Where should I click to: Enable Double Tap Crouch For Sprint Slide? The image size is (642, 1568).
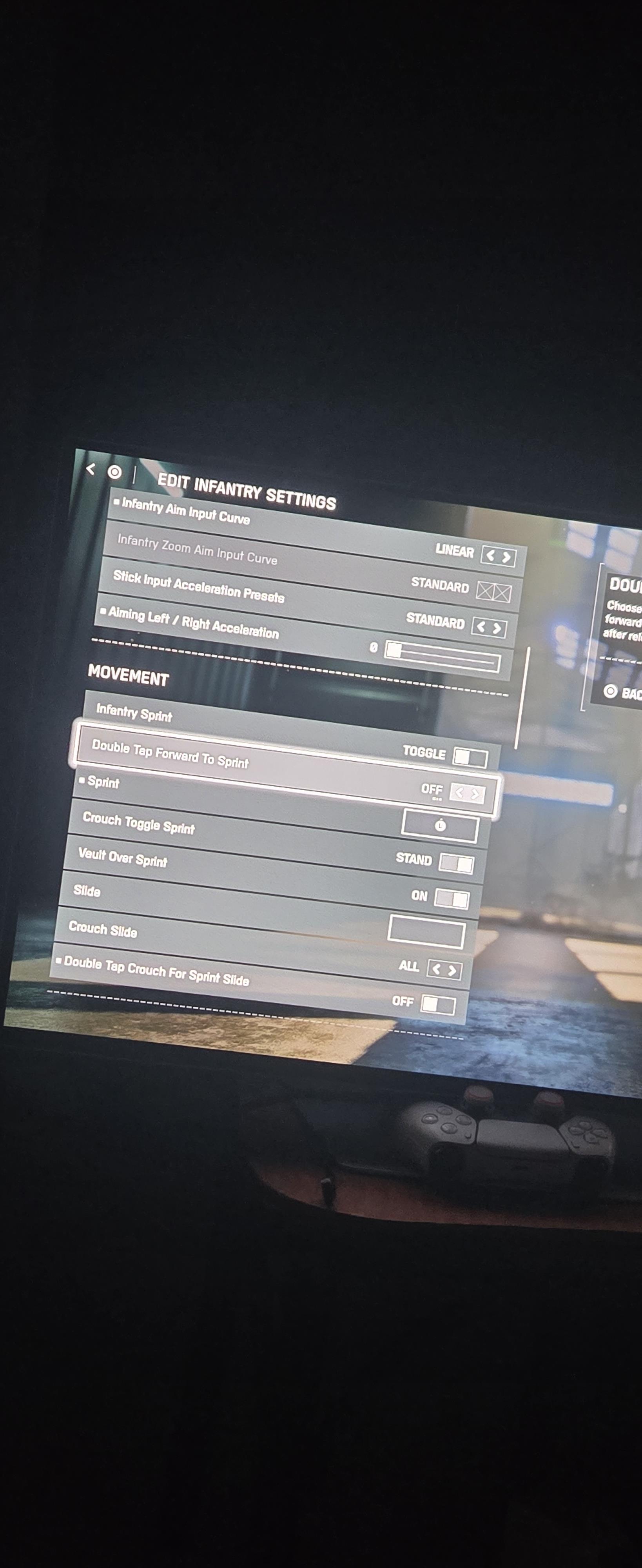point(437,1004)
